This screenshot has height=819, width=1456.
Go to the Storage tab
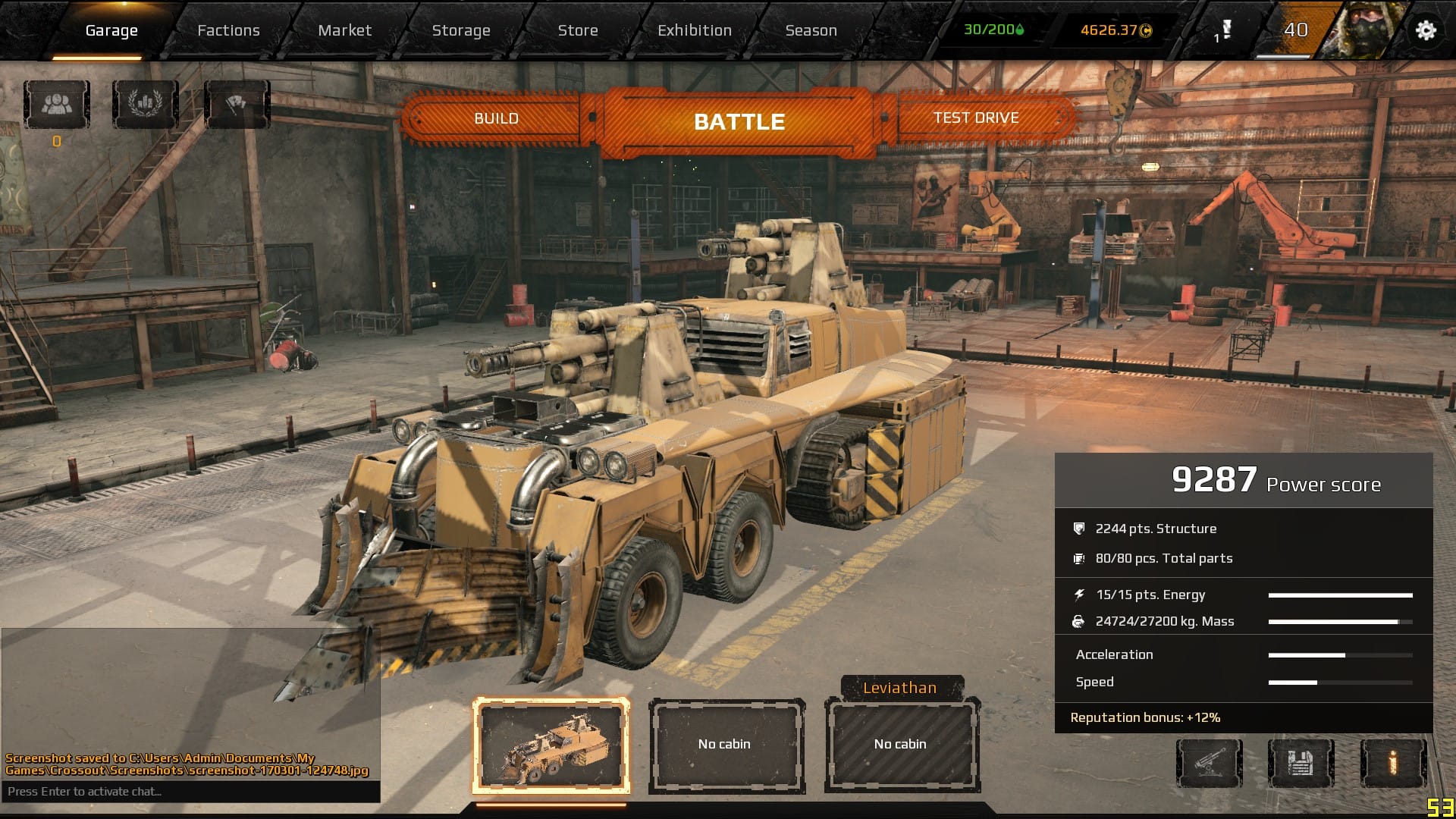(461, 30)
